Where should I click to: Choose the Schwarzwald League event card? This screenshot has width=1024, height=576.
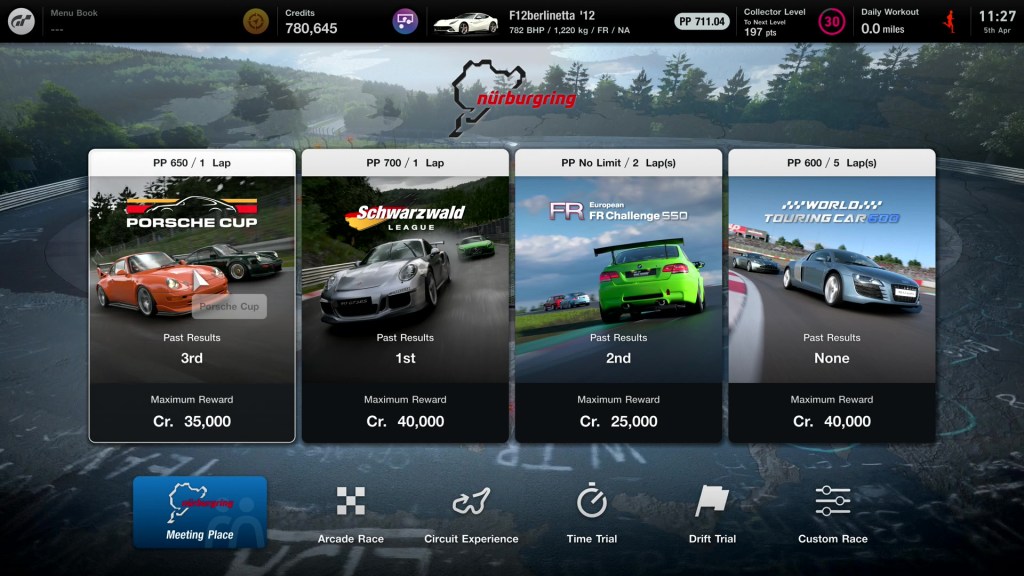pyautogui.click(x=405, y=295)
